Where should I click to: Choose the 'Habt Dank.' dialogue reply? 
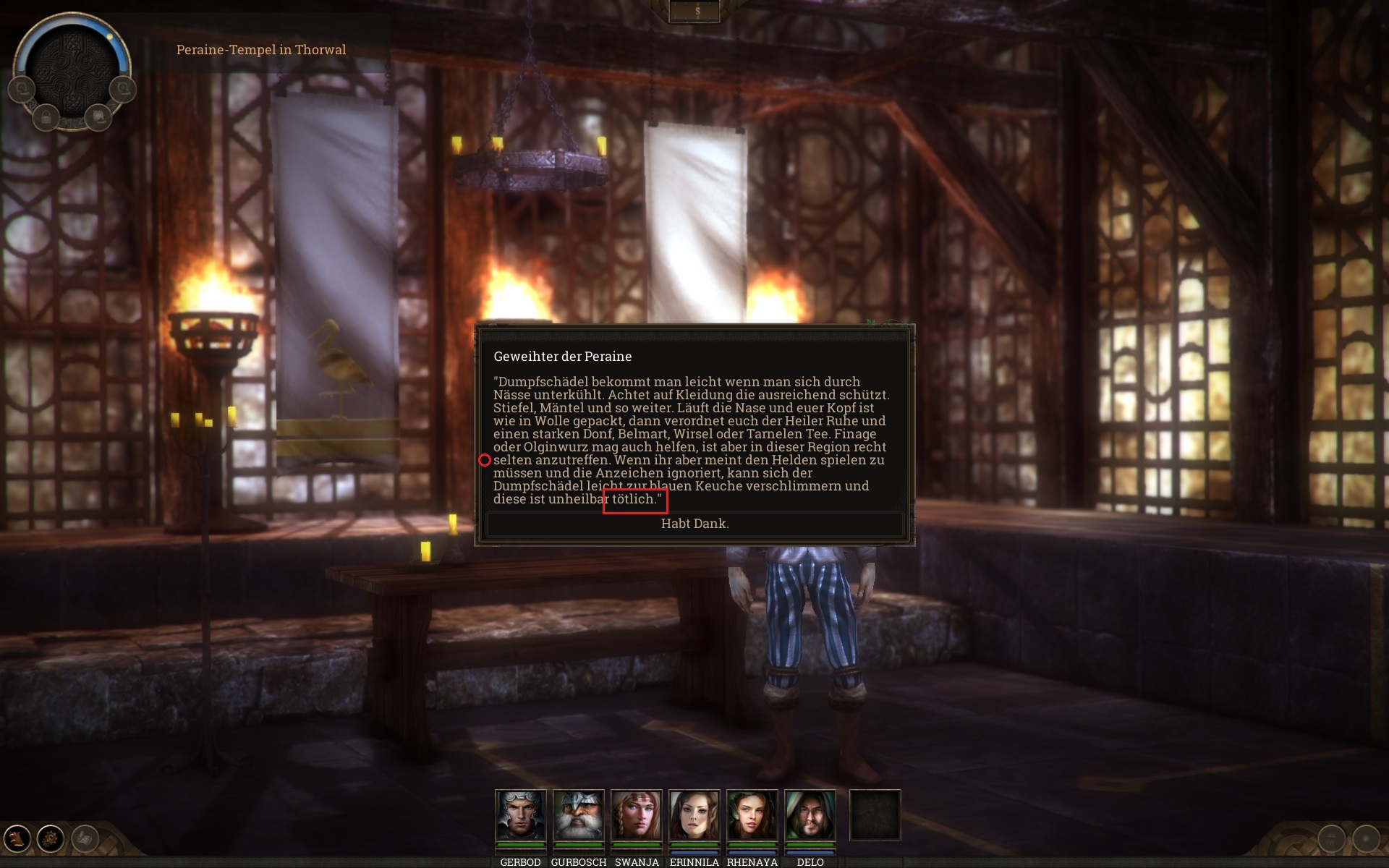tap(694, 524)
